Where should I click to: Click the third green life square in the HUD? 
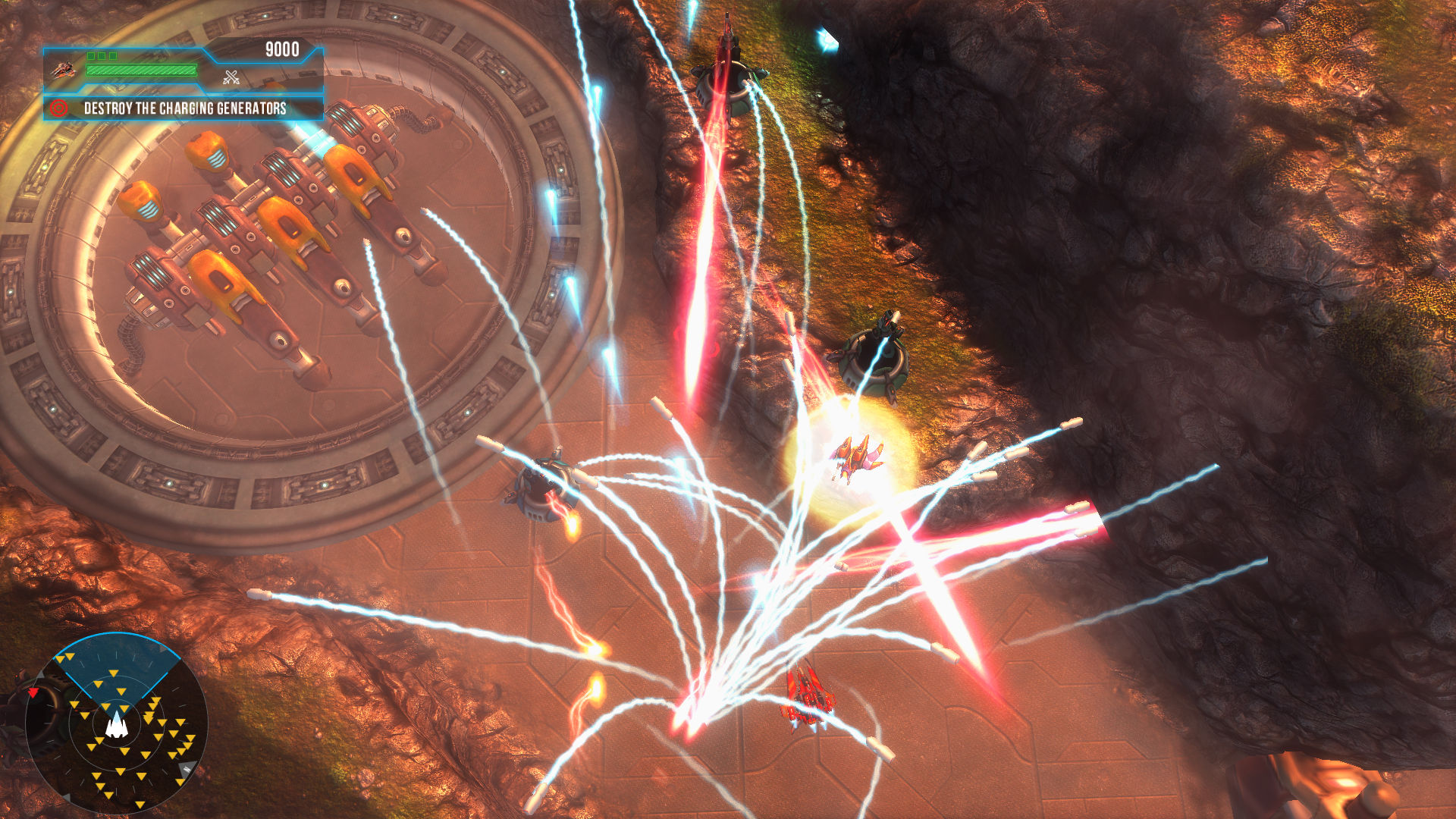click(114, 55)
